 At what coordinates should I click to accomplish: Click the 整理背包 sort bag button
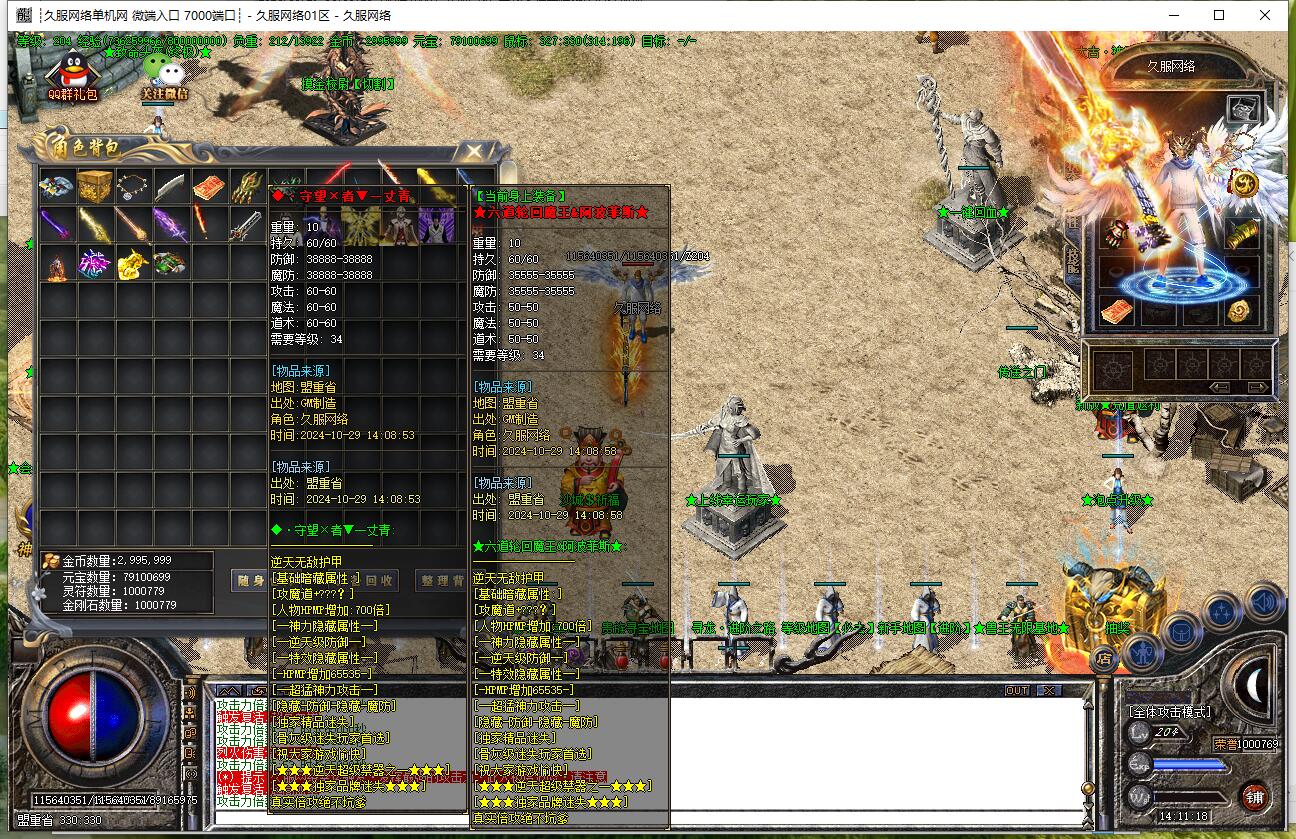point(440,580)
